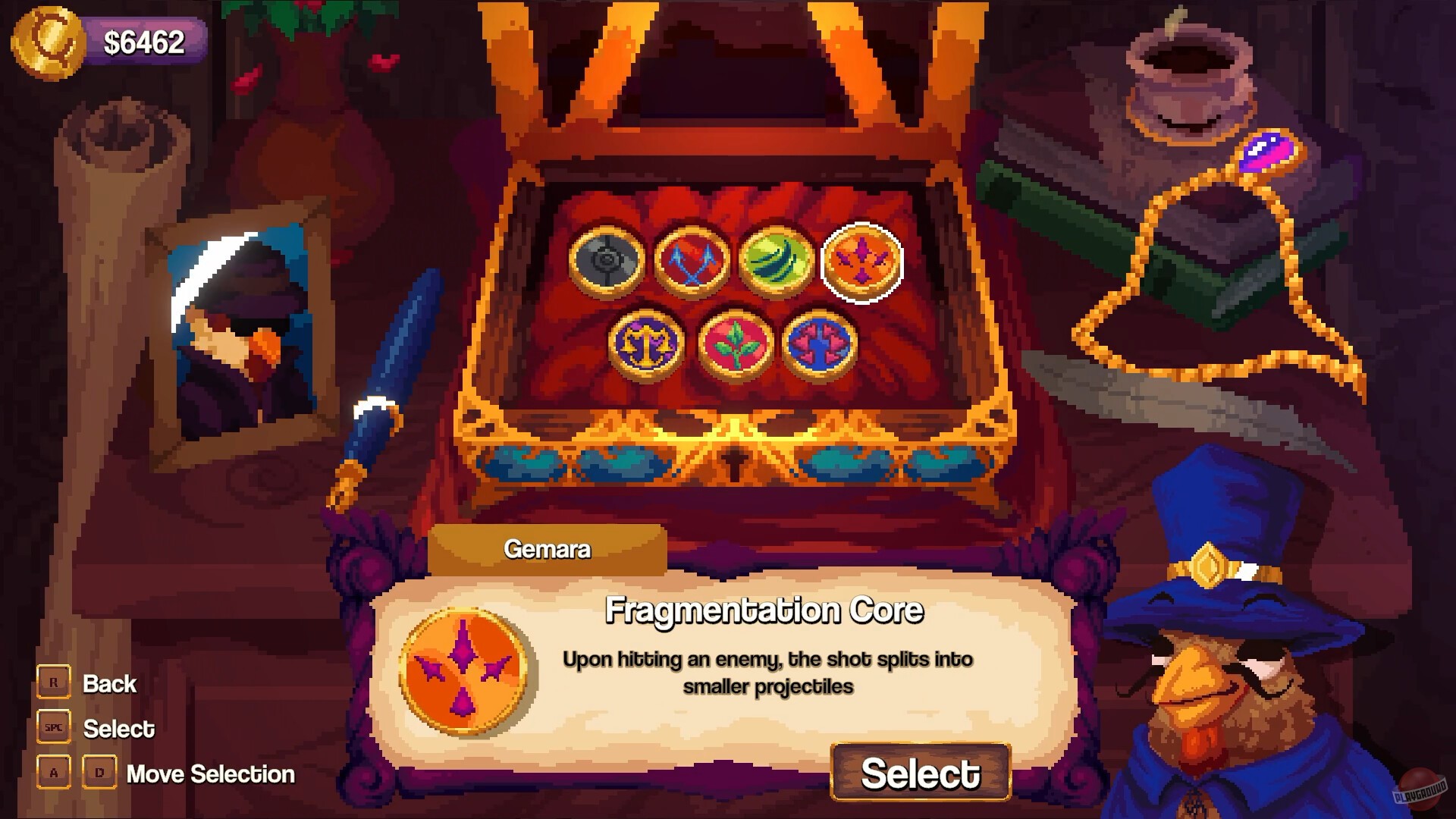Image resolution: width=1456 pixels, height=819 pixels.
Task: Select the green melon swirl core
Action: click(777, 258)
